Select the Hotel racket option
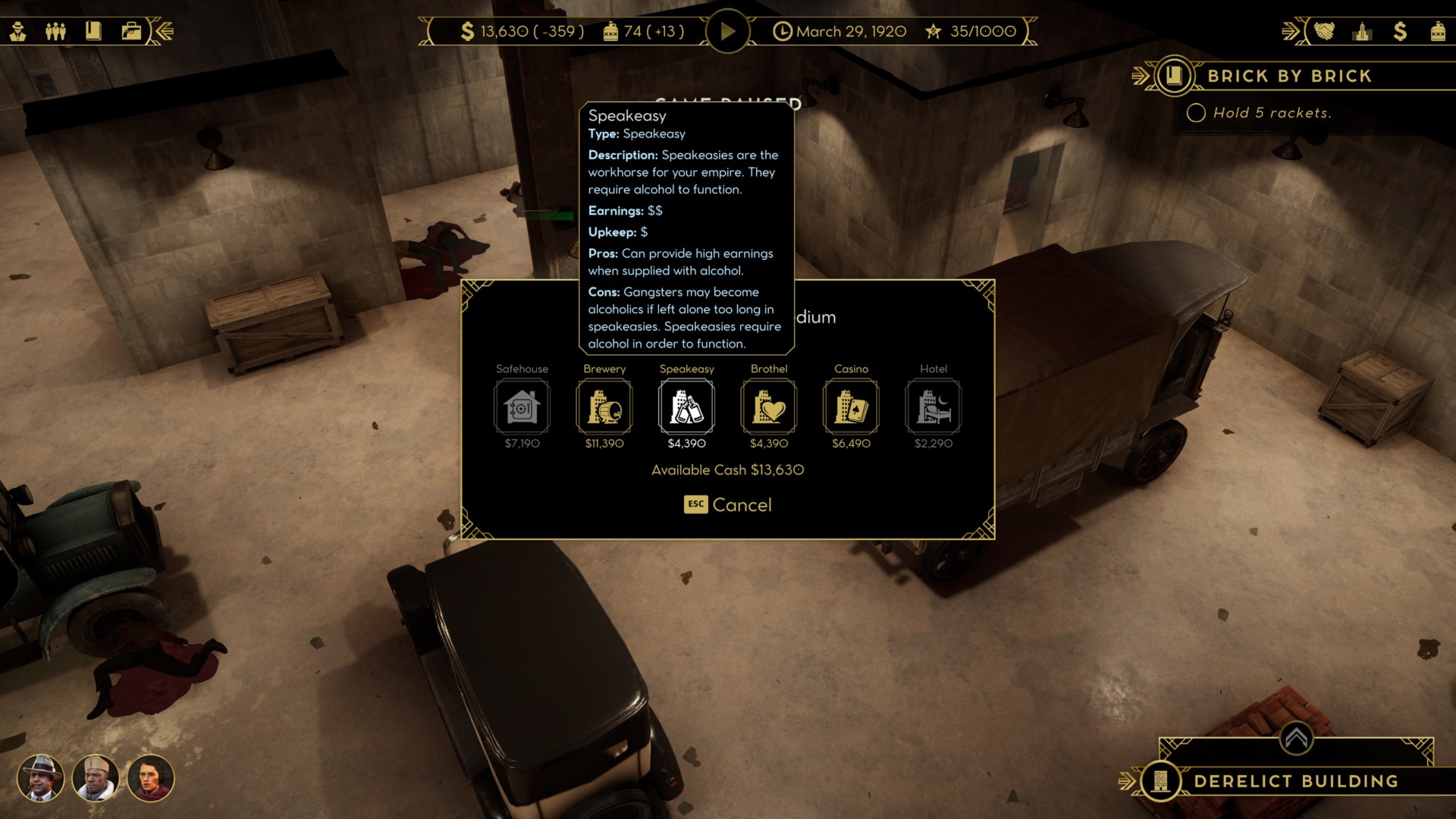 933,407
